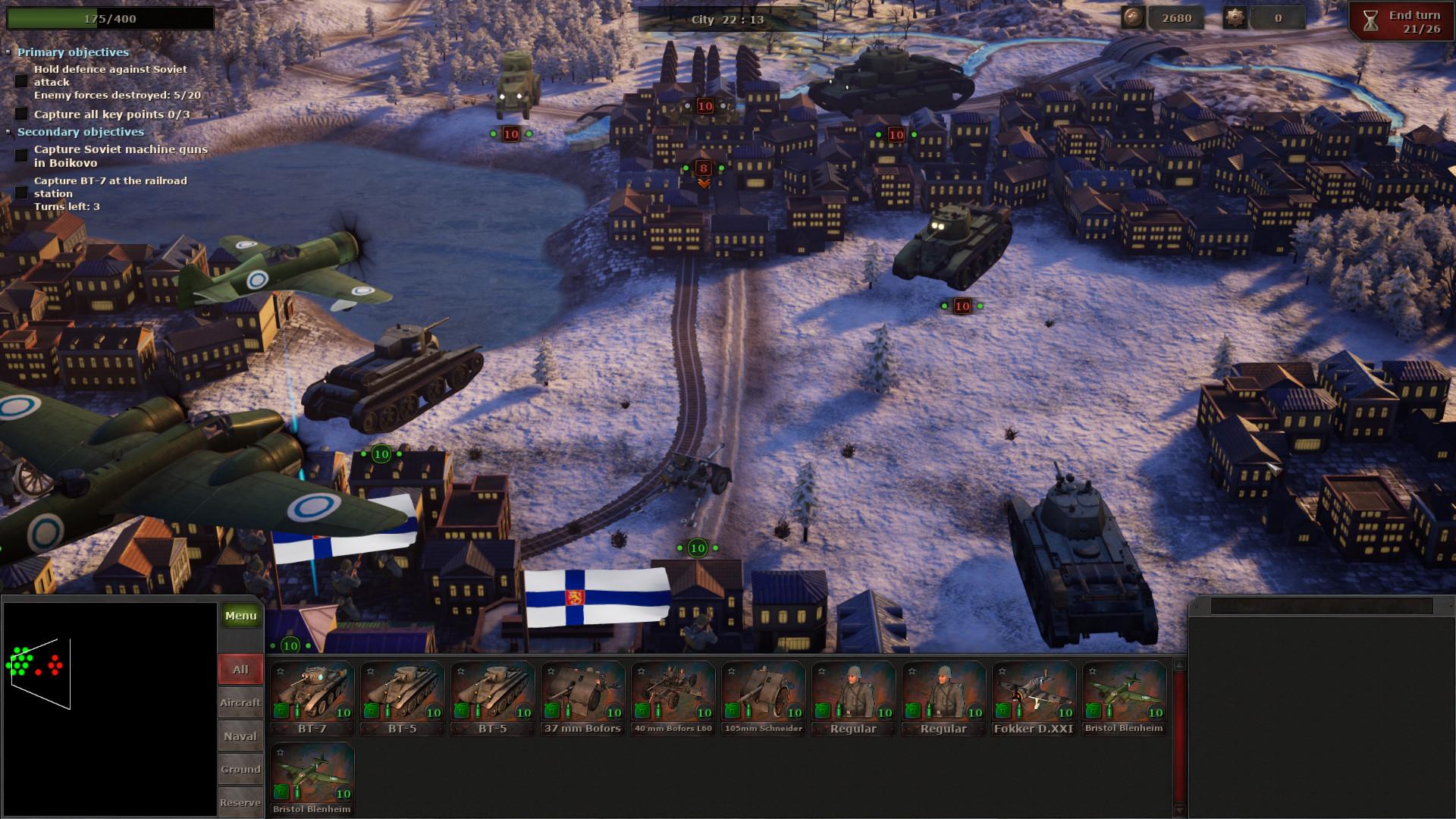Choose the Fokker D.XXI fighter card
This screenshot has height=819, width=1456.
[1034, 698]
